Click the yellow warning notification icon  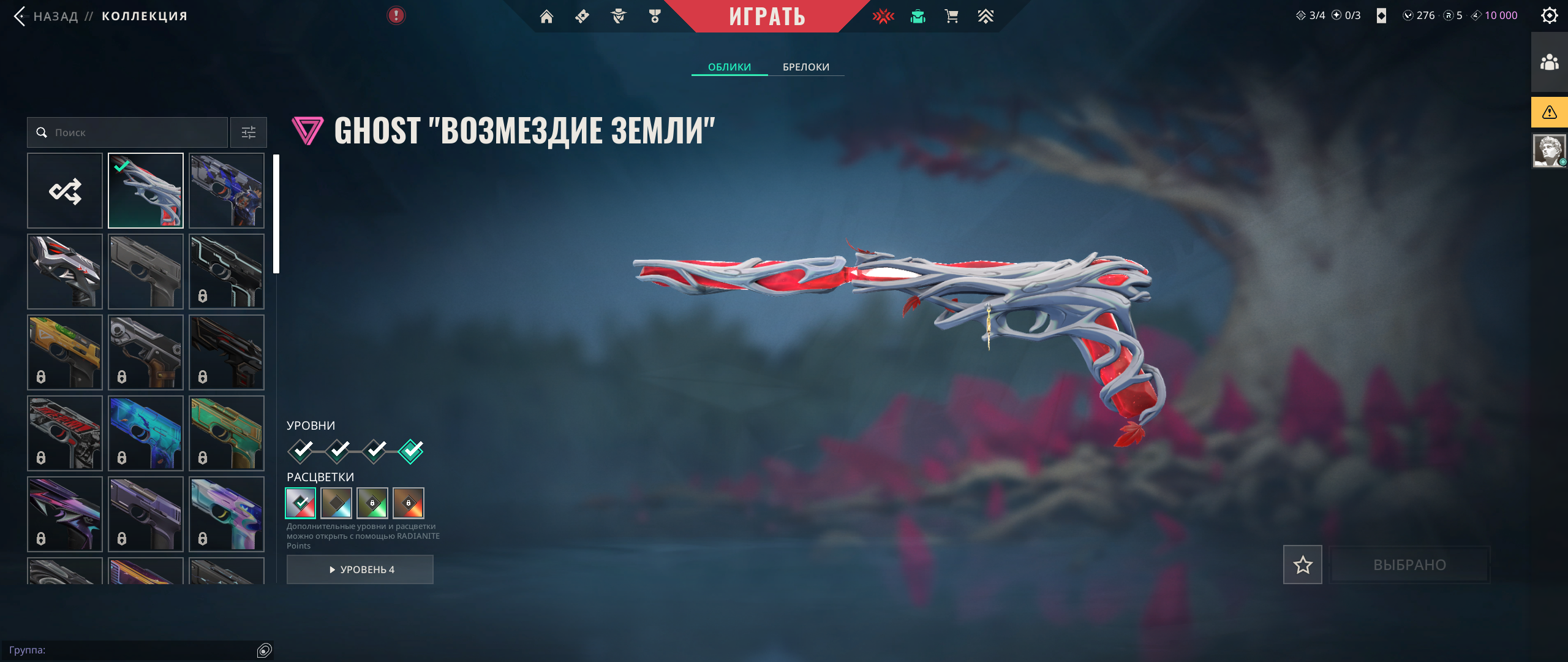pos(1549,112)
